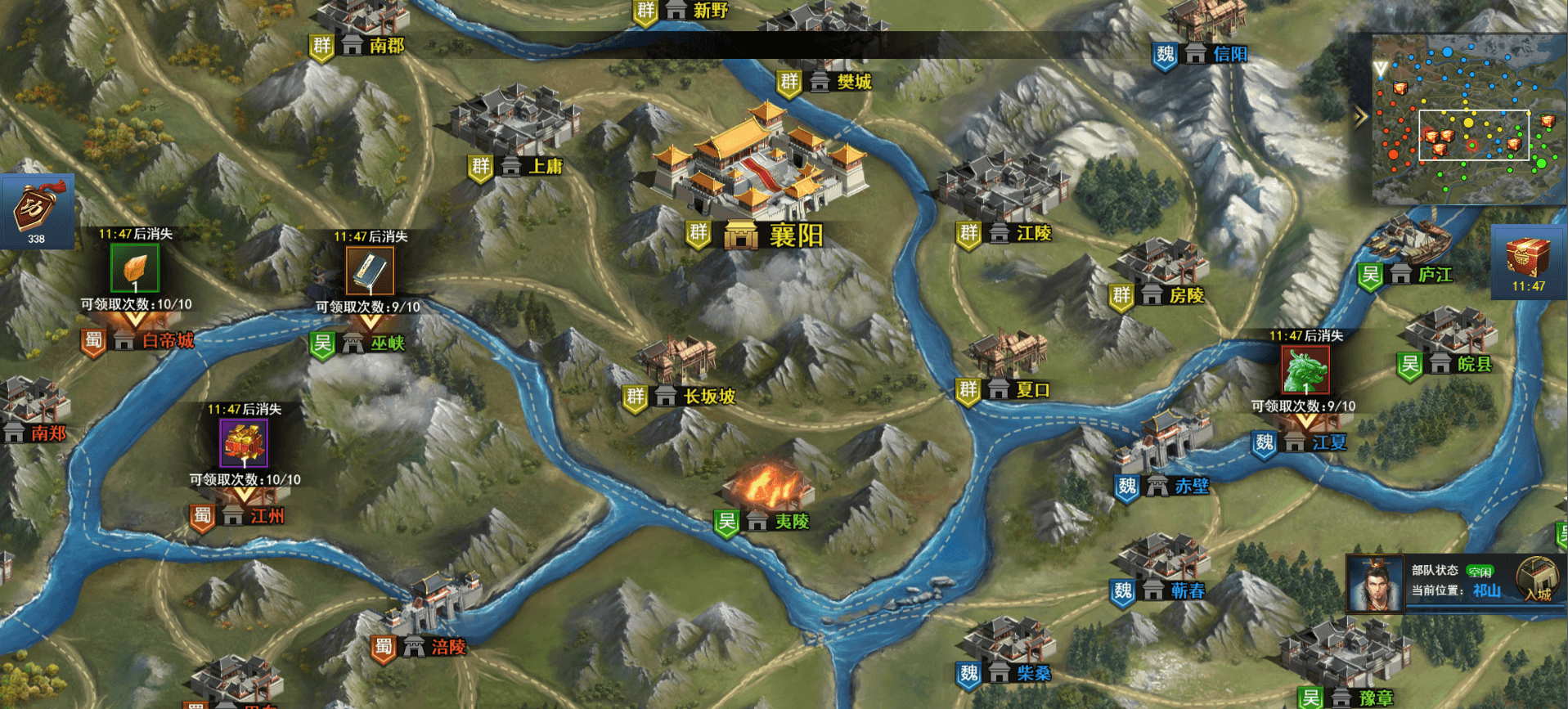Select the 柴桑 city label
This screenshot has width=1568, height=709.
pyautogui.click(x=1033, y=674)
